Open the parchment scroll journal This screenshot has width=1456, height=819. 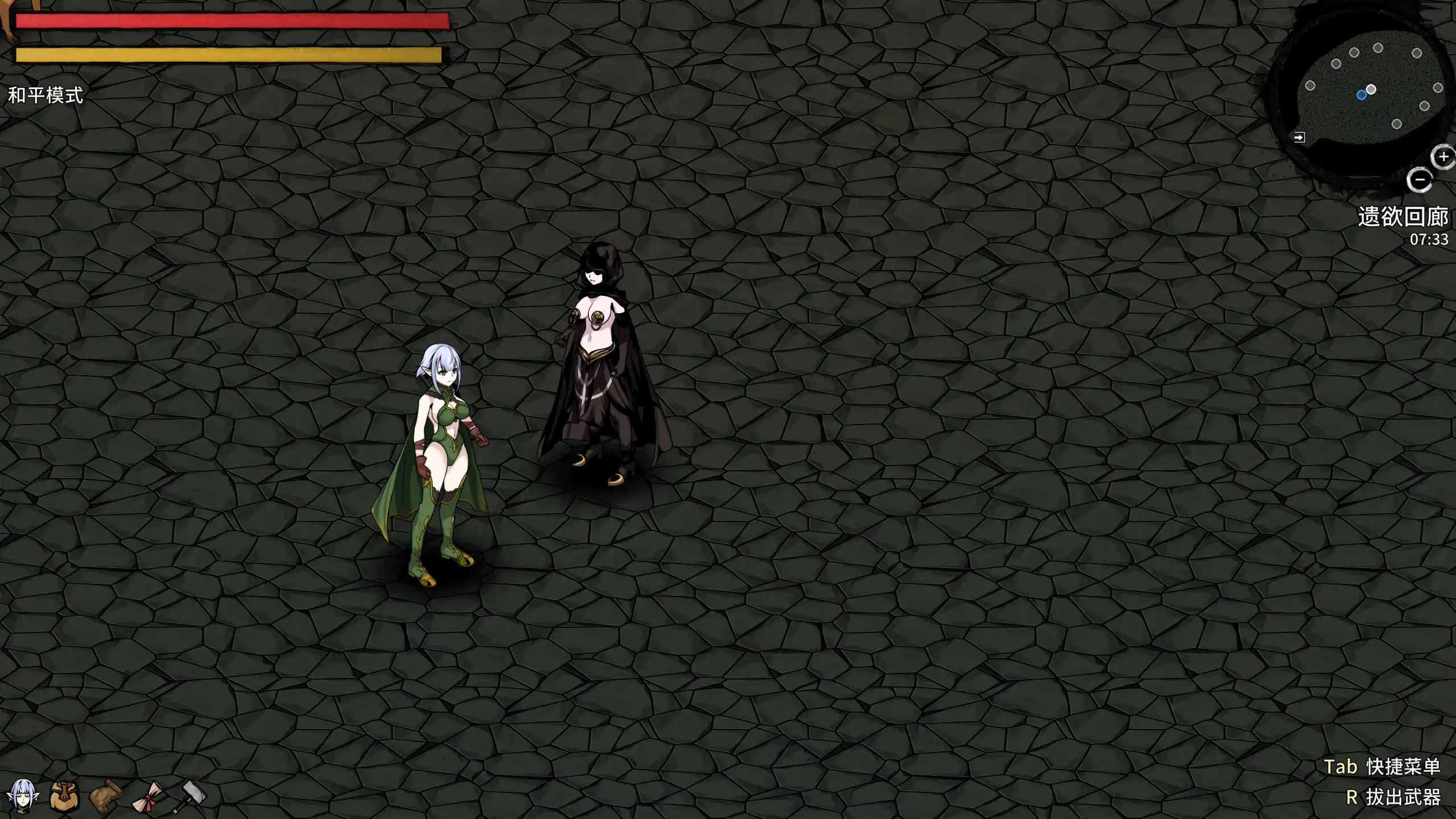click(106, 795)
